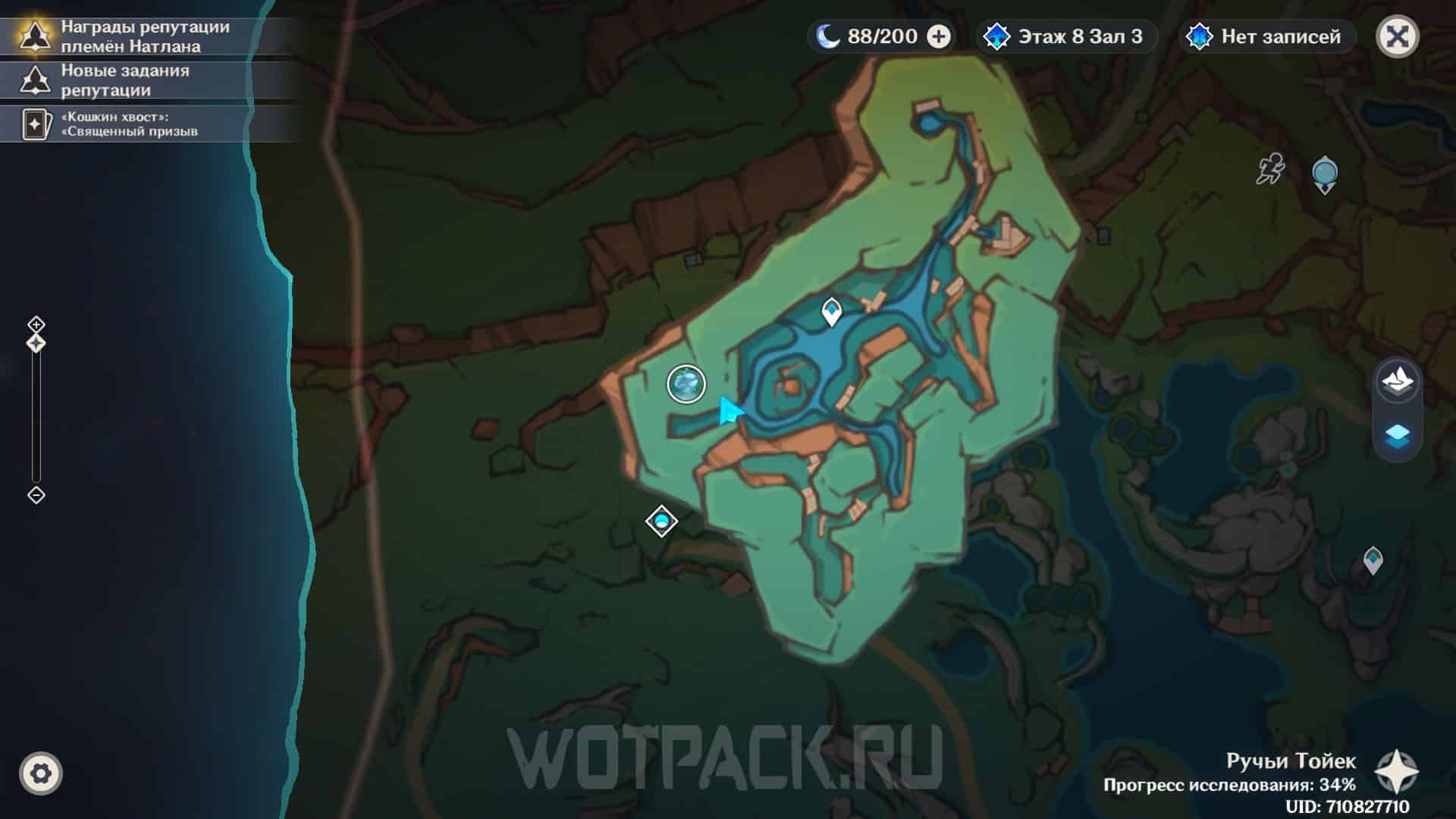Select the blue pin marker near the runner icon
This screenshot has height=819, width=1456.
[1325, 174]
